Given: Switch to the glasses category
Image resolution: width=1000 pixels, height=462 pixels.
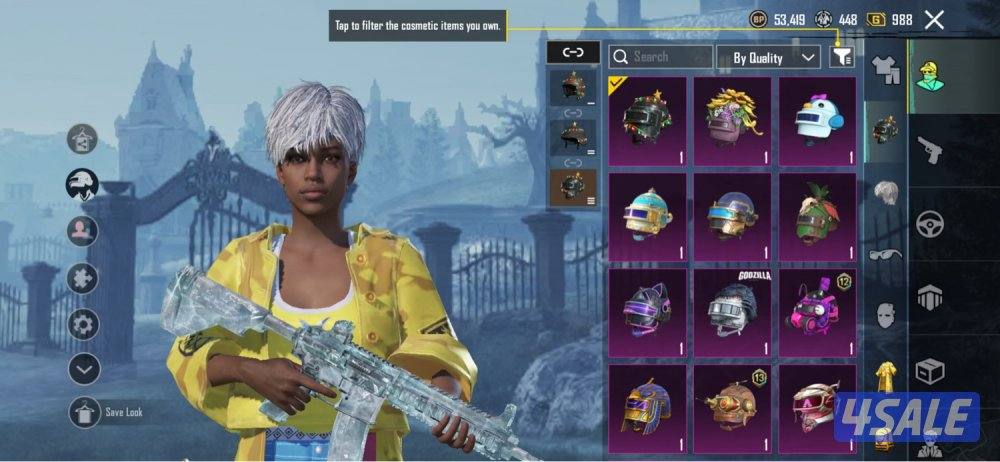Looking at the screenshot, I should (886, 255).
